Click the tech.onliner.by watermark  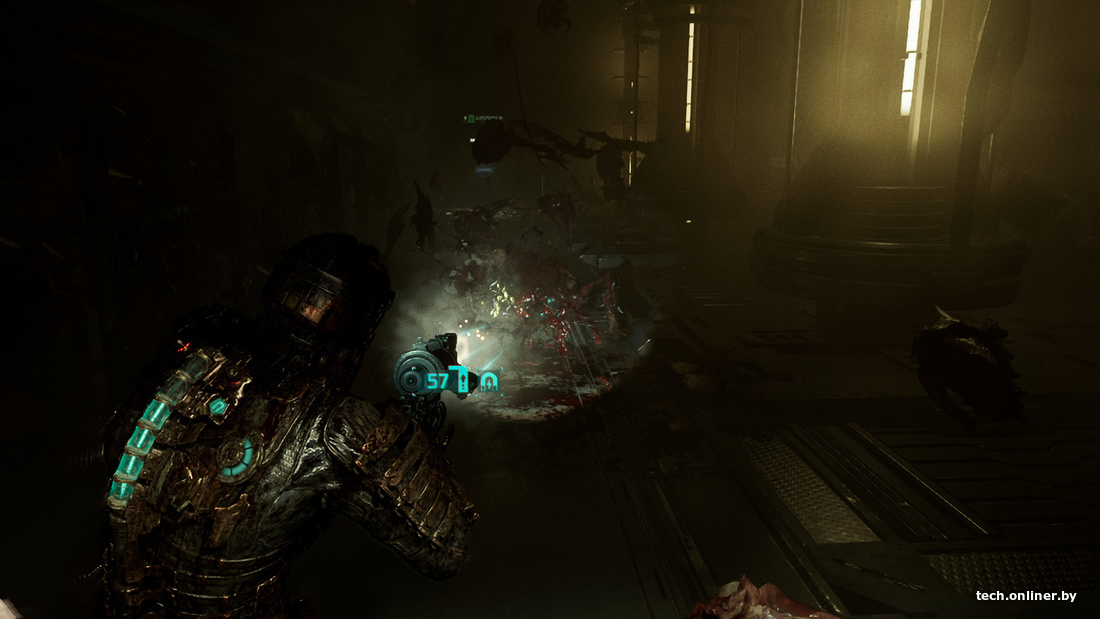[1026, 596]
